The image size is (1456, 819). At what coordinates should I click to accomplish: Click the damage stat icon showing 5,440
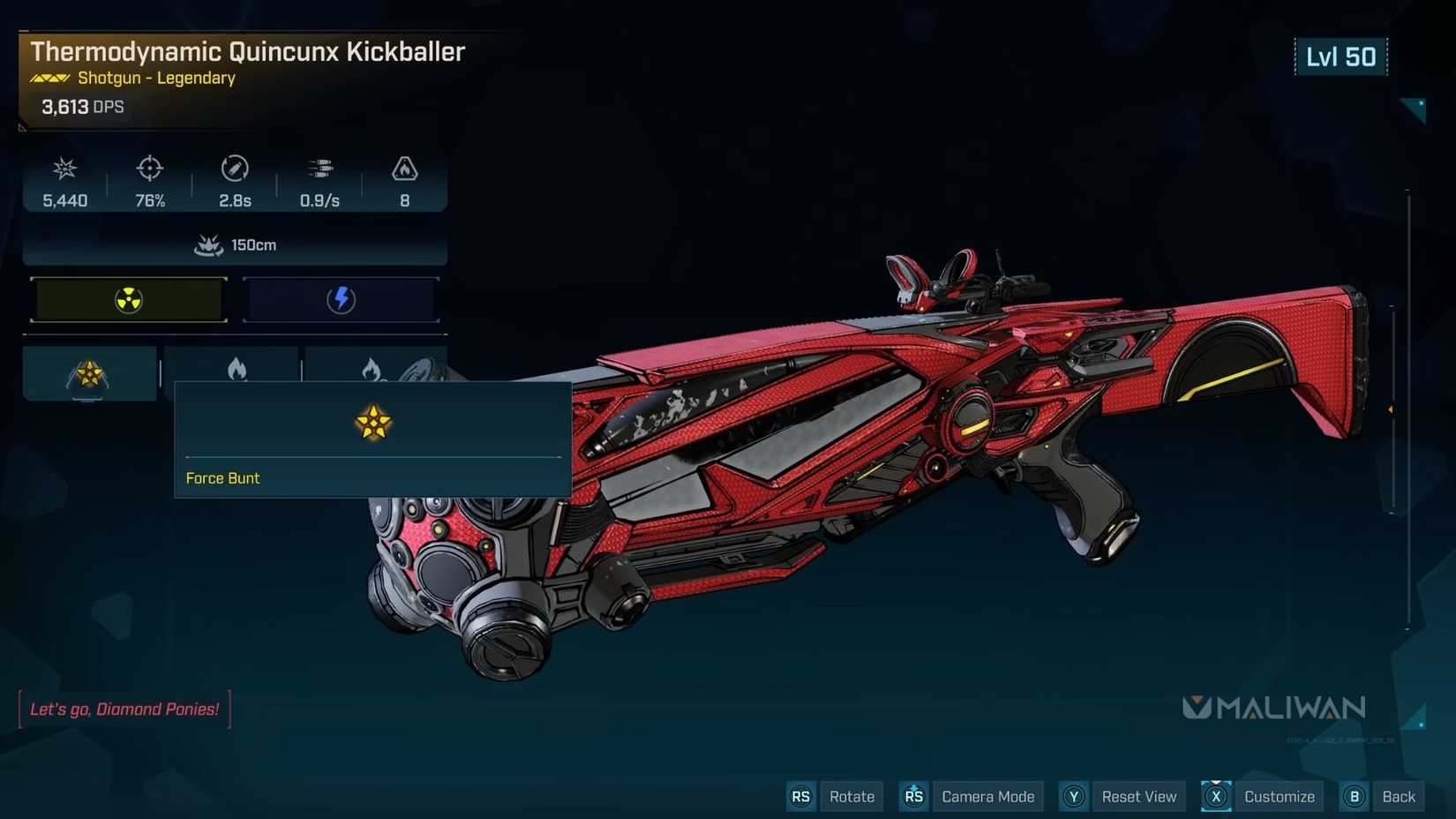63,169
